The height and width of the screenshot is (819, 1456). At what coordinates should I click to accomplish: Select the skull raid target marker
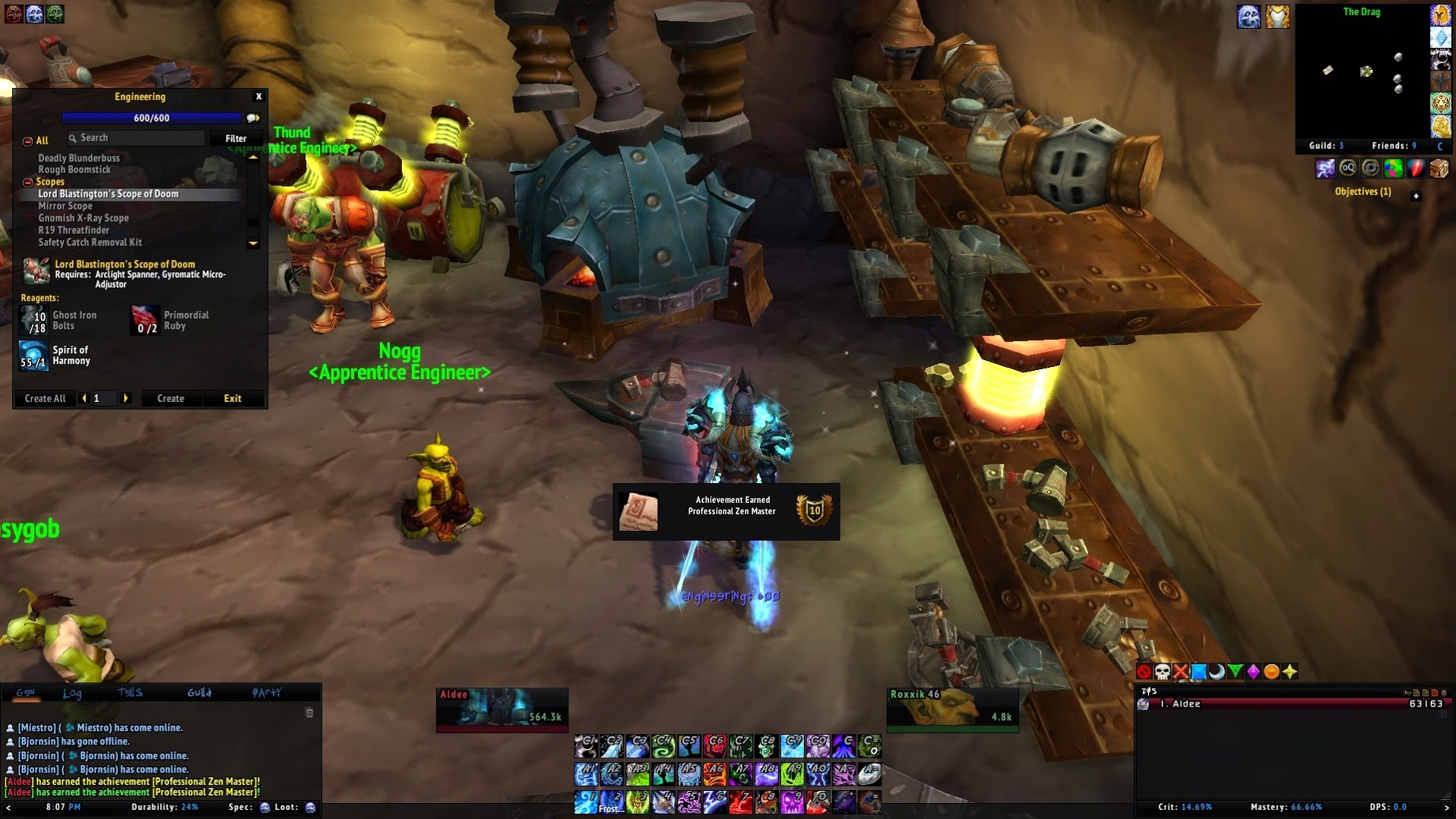pyautogui.click(x=1162, y=672)
